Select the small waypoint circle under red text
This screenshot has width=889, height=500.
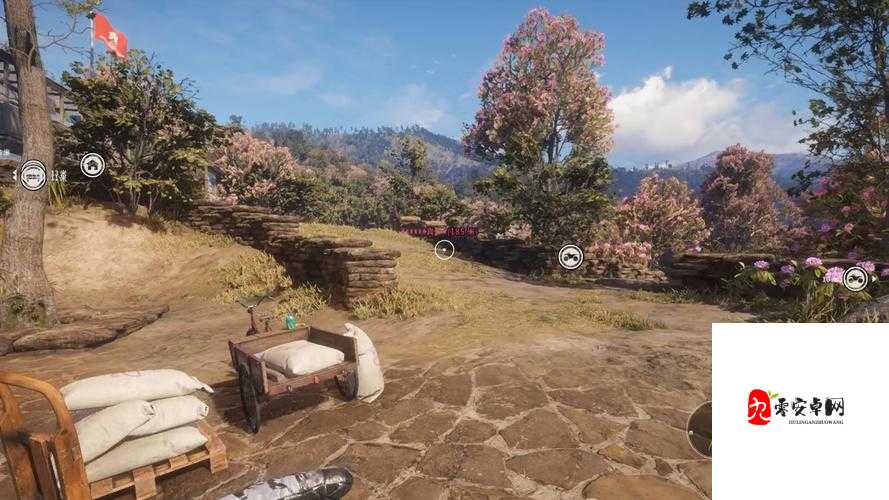pyautogui.click(x=445, y=249)
